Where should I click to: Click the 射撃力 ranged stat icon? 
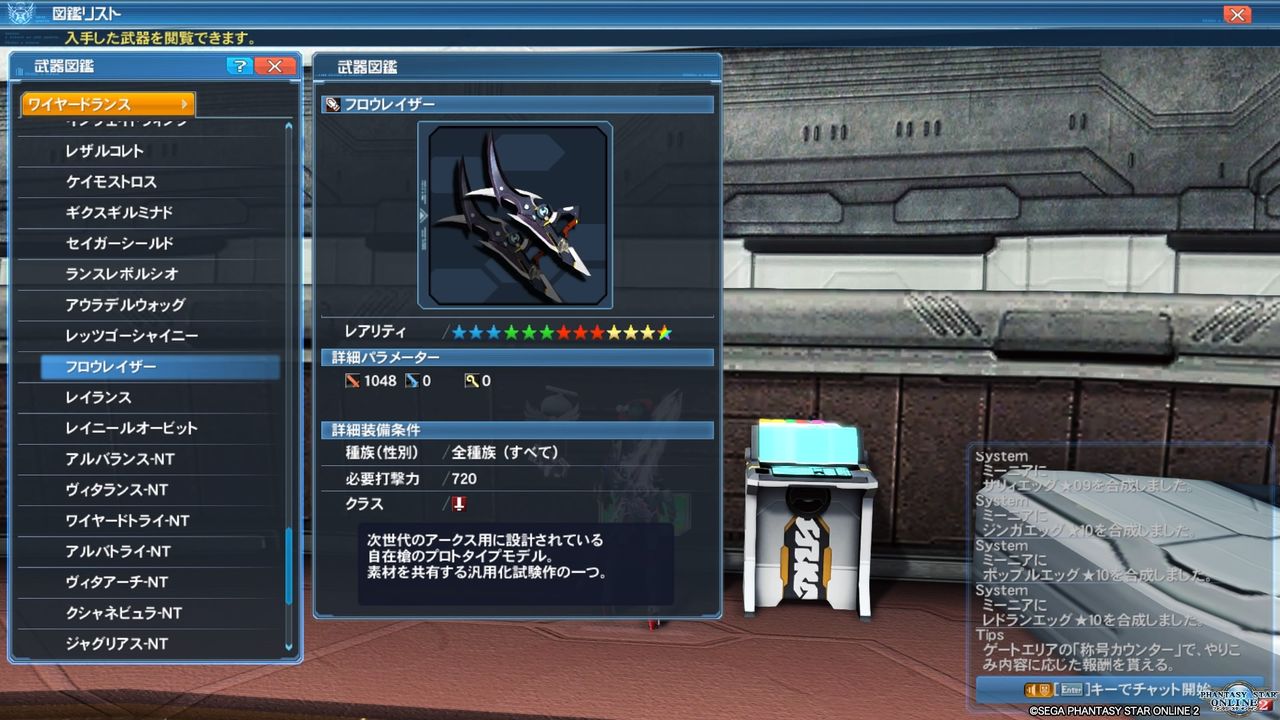[414, 380]
